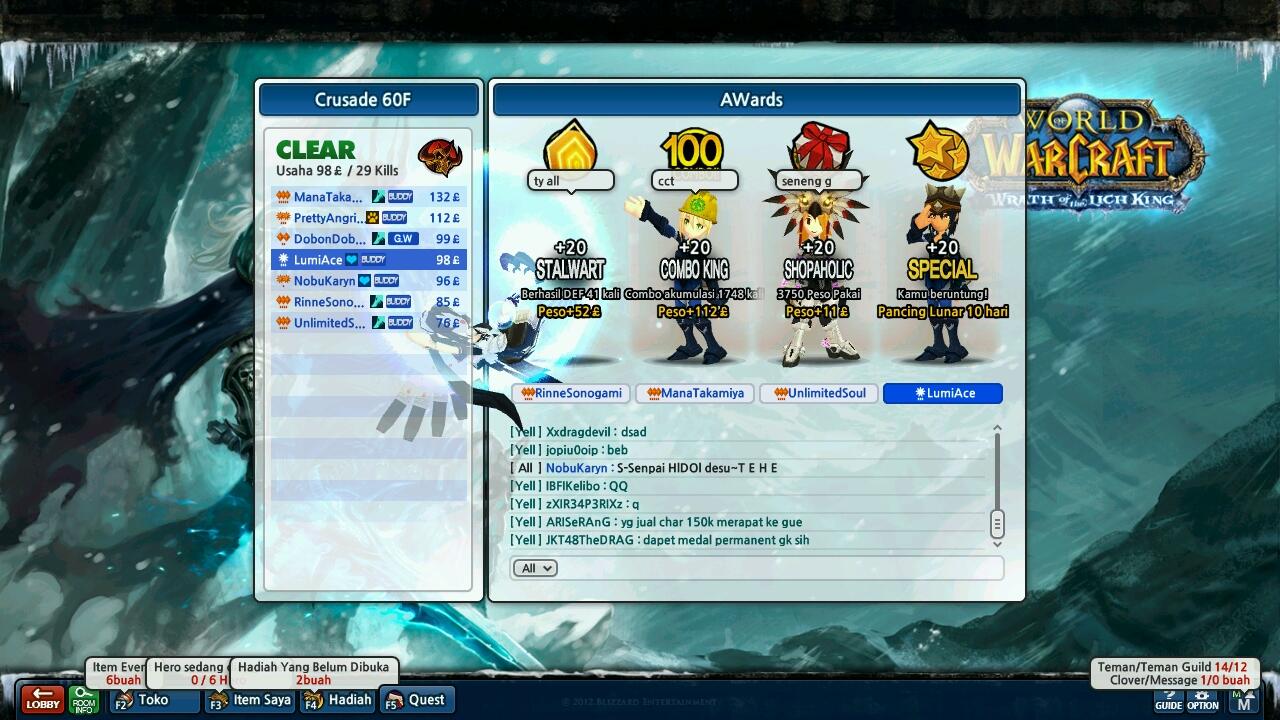Select the RinneSonogami tab under STALWART award

[570, 393]
